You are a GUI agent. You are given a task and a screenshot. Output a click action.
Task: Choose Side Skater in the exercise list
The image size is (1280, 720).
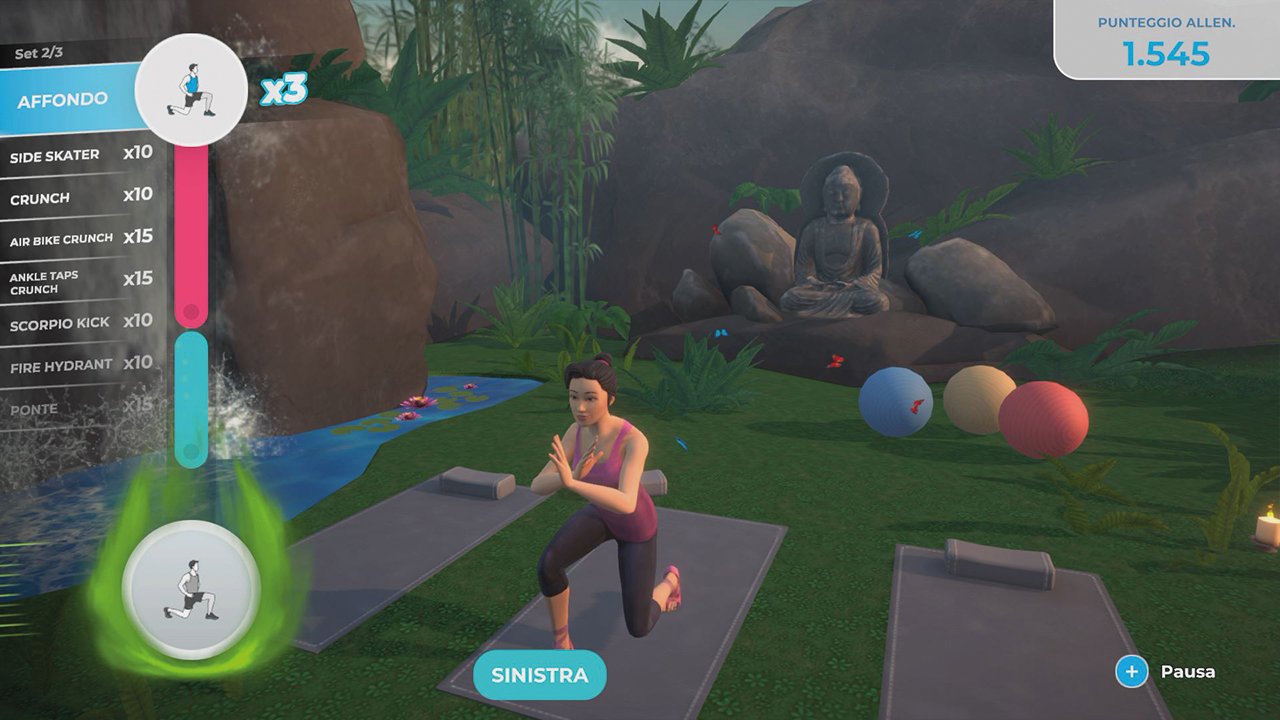tap(80, 155)
